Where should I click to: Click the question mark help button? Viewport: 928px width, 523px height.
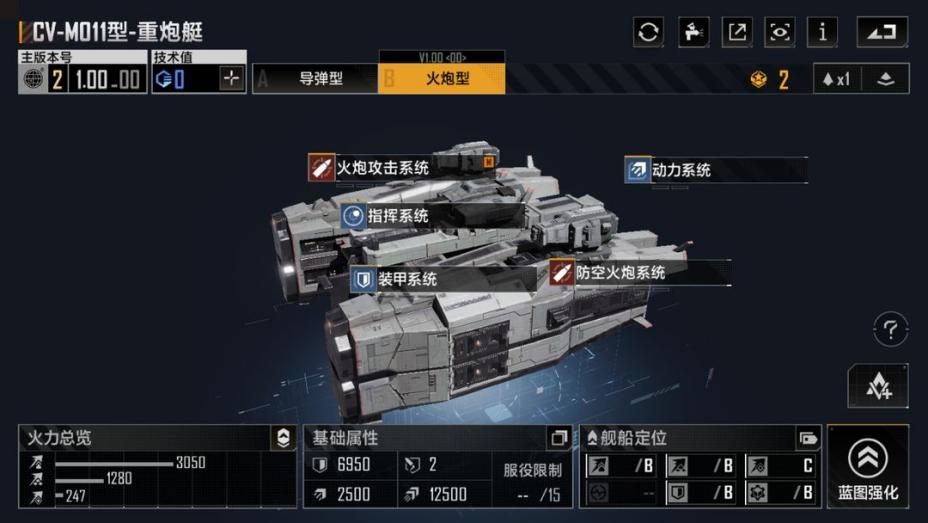[x=890, y=328]
